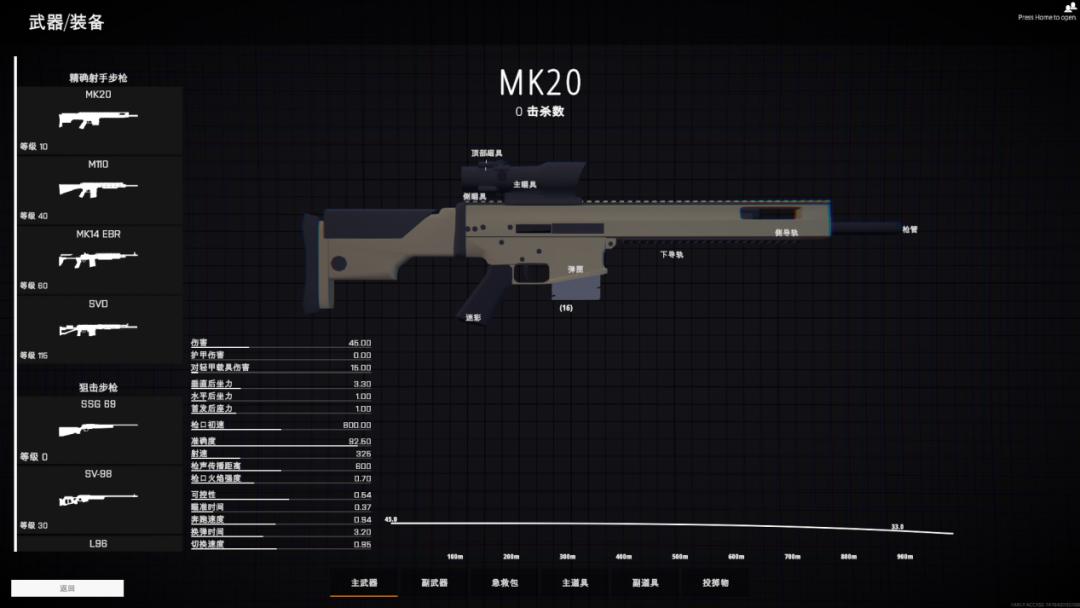Change the 枪管 barrel attachment
1080x608 pixels.
click(909, 229)
